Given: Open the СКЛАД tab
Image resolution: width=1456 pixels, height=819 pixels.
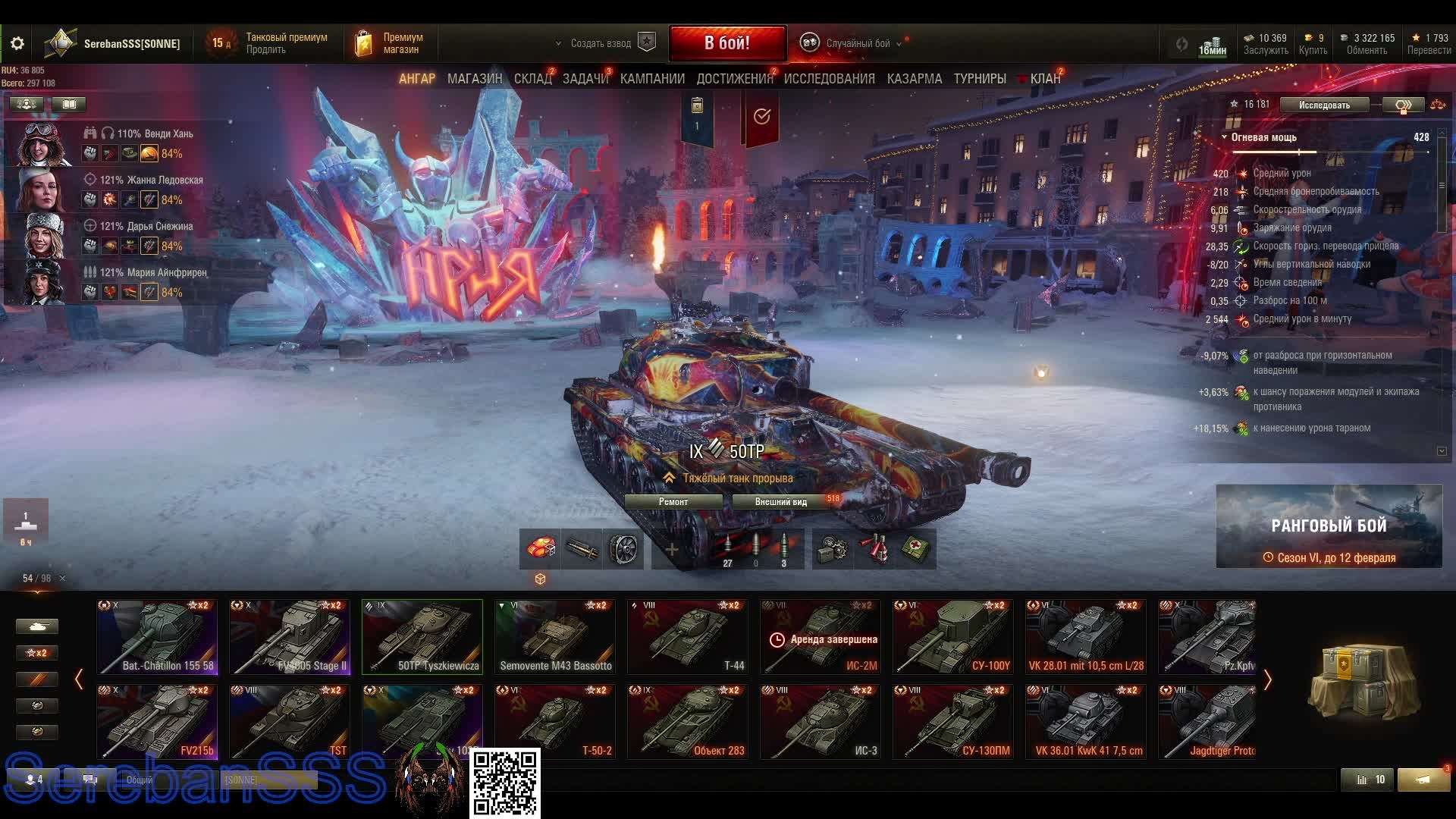Looking at the screenshot, I should pyautogui.click(x=532, y=79).
